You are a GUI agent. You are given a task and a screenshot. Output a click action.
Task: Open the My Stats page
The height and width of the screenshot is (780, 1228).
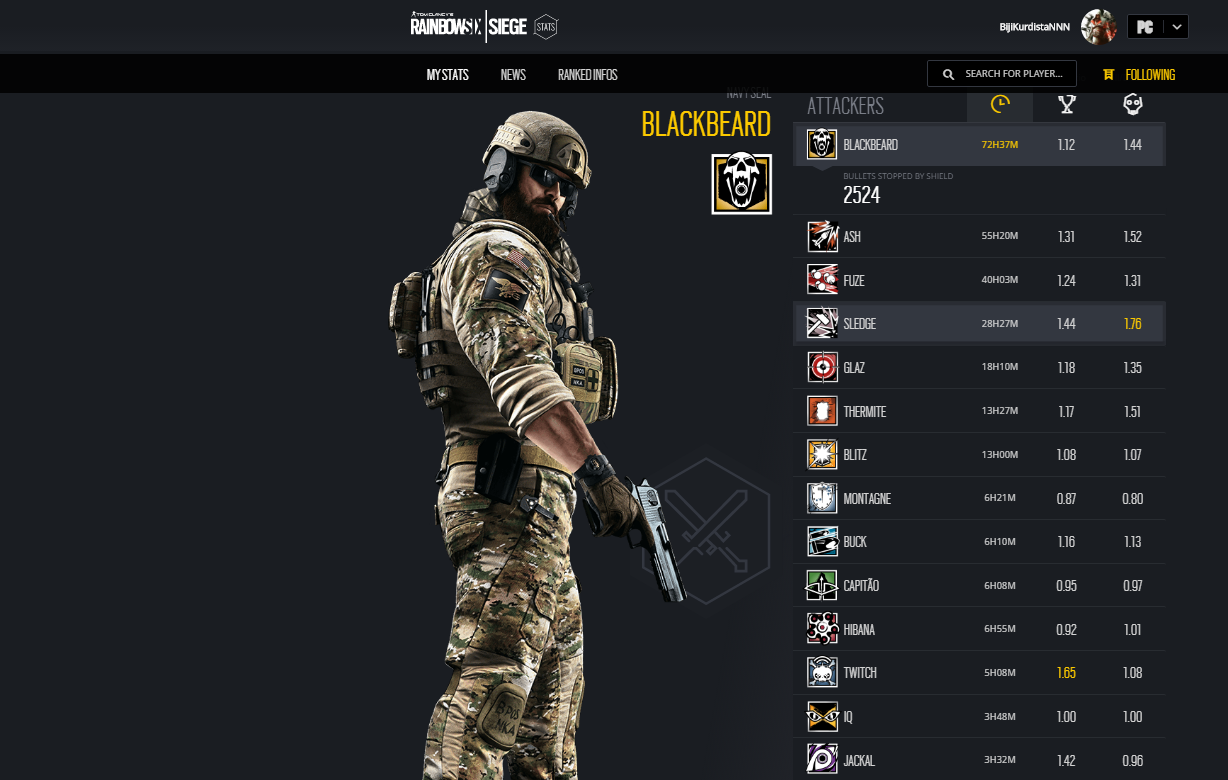coord(447,75)
